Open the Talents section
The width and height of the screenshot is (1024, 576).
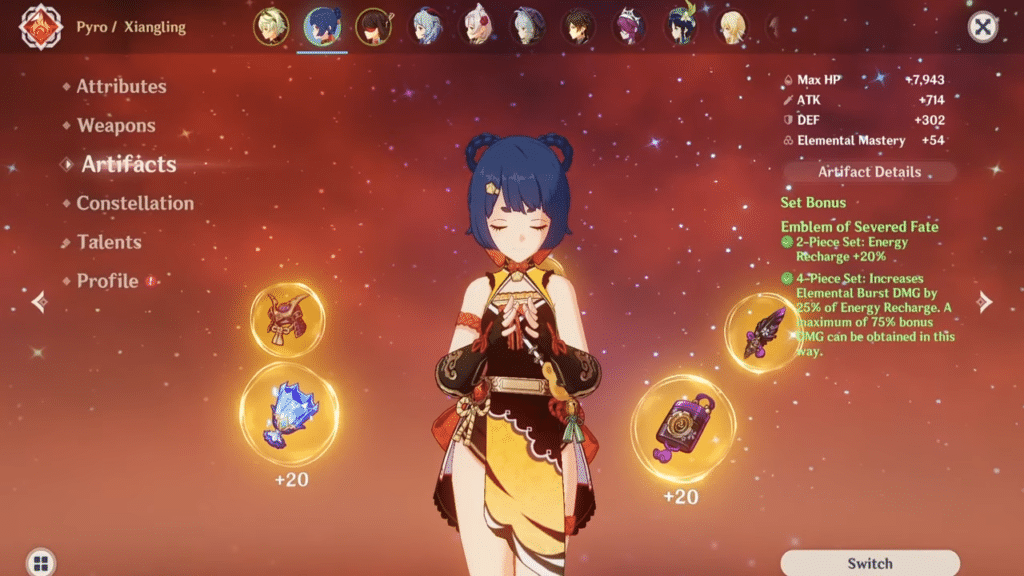[109, 242]
